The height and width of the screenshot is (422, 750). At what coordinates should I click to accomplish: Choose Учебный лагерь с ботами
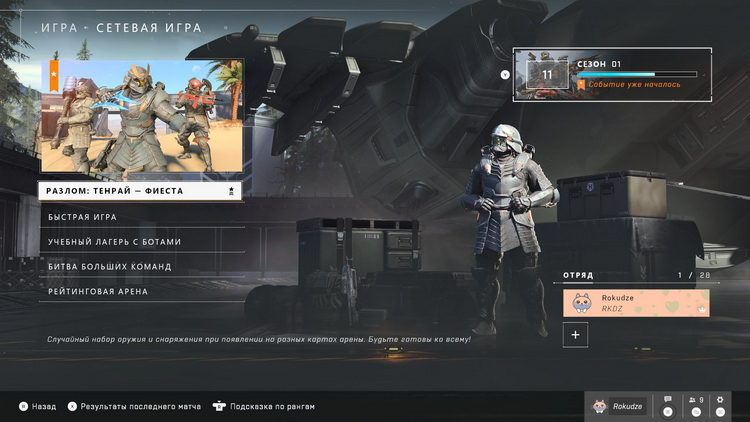click(x=141, y=242)
